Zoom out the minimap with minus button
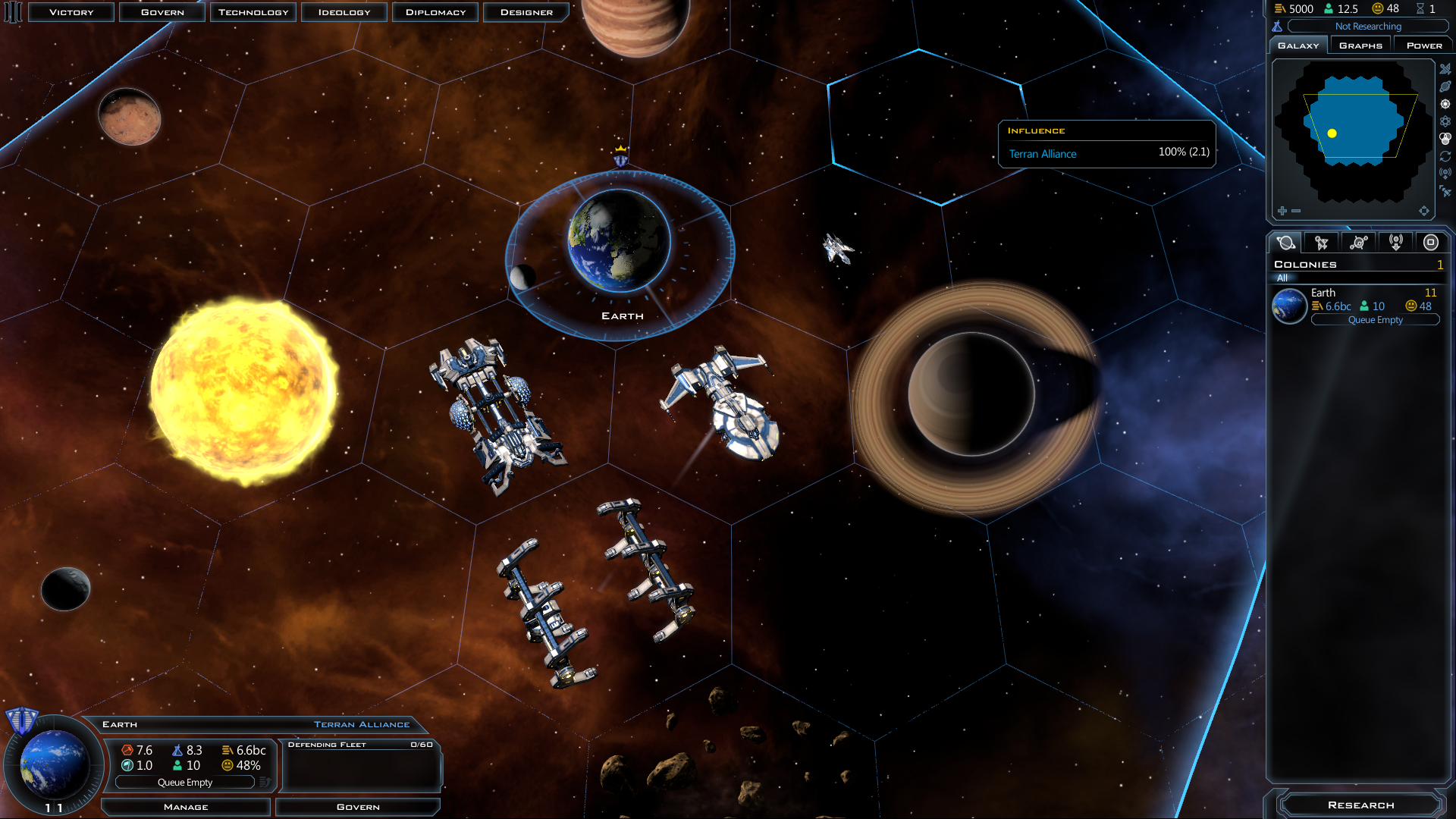 click(1296, 211)
